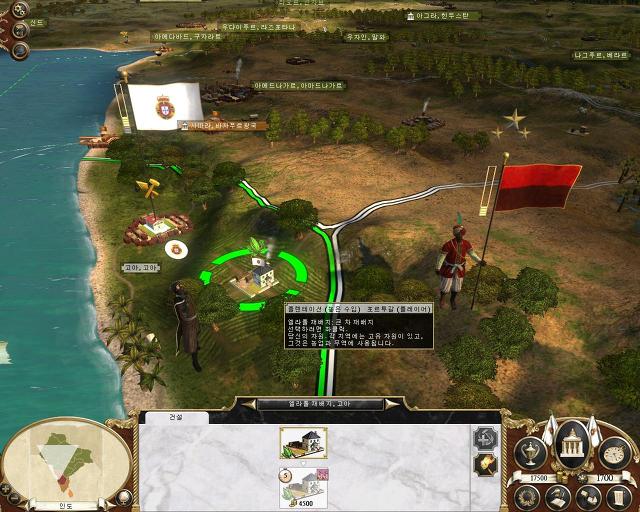Choose the 4500 cost plantation upgrade
This screenshot has height=512, width=640.
coord(304,486)
